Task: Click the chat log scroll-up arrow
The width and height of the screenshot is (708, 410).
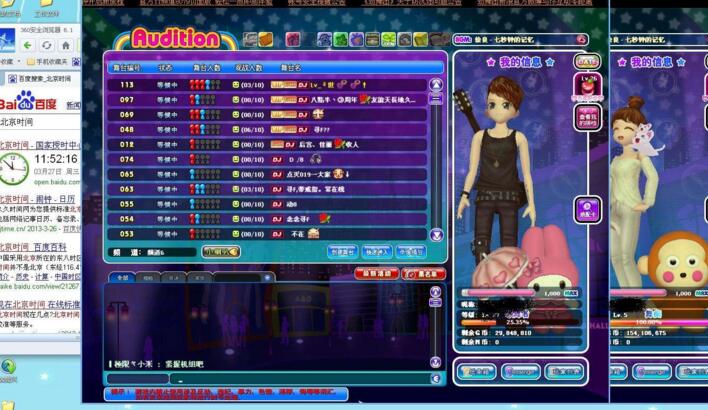Action: click(435, 291)
